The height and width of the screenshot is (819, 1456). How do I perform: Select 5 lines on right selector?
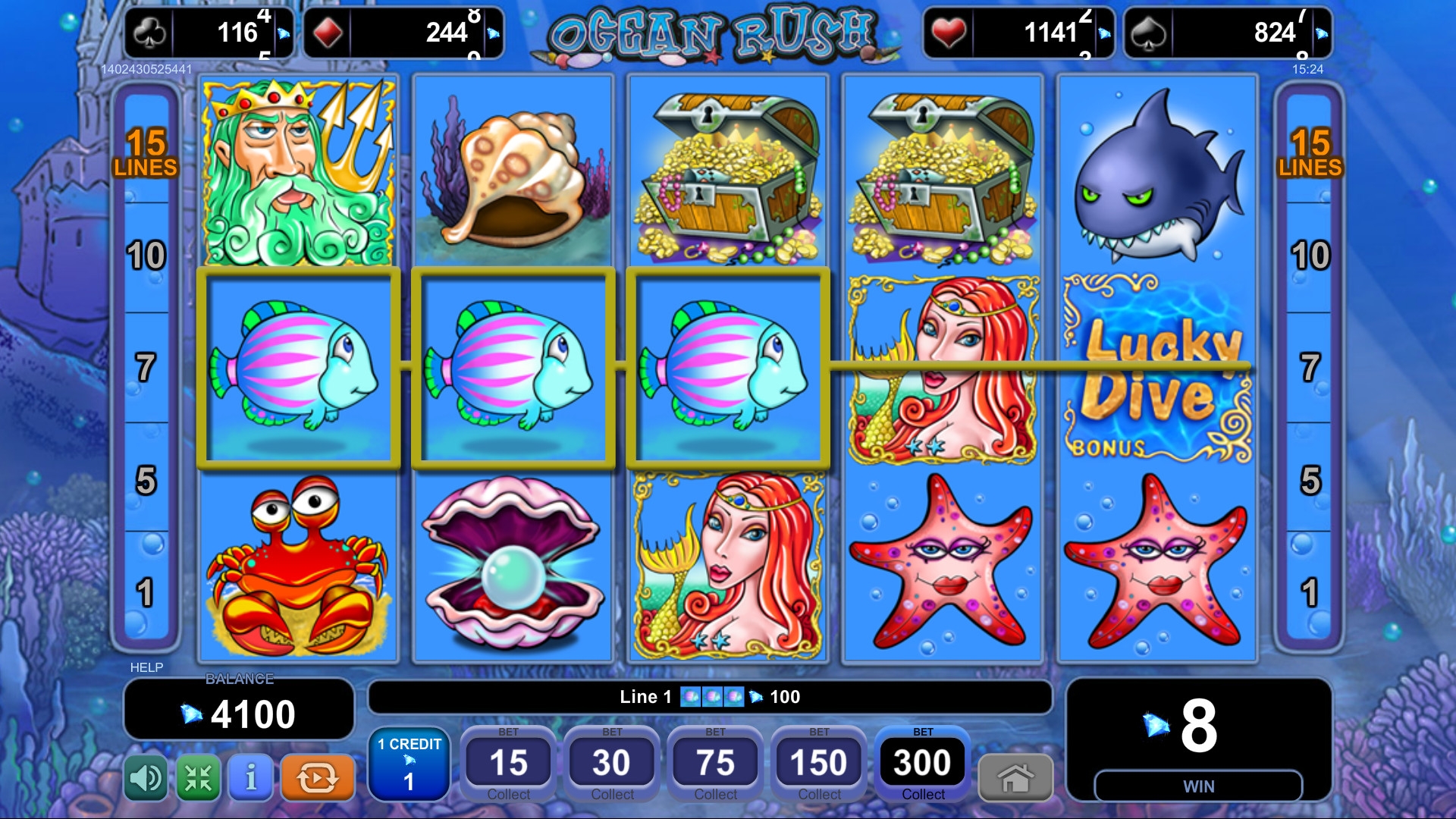[x=1310, y=479]
